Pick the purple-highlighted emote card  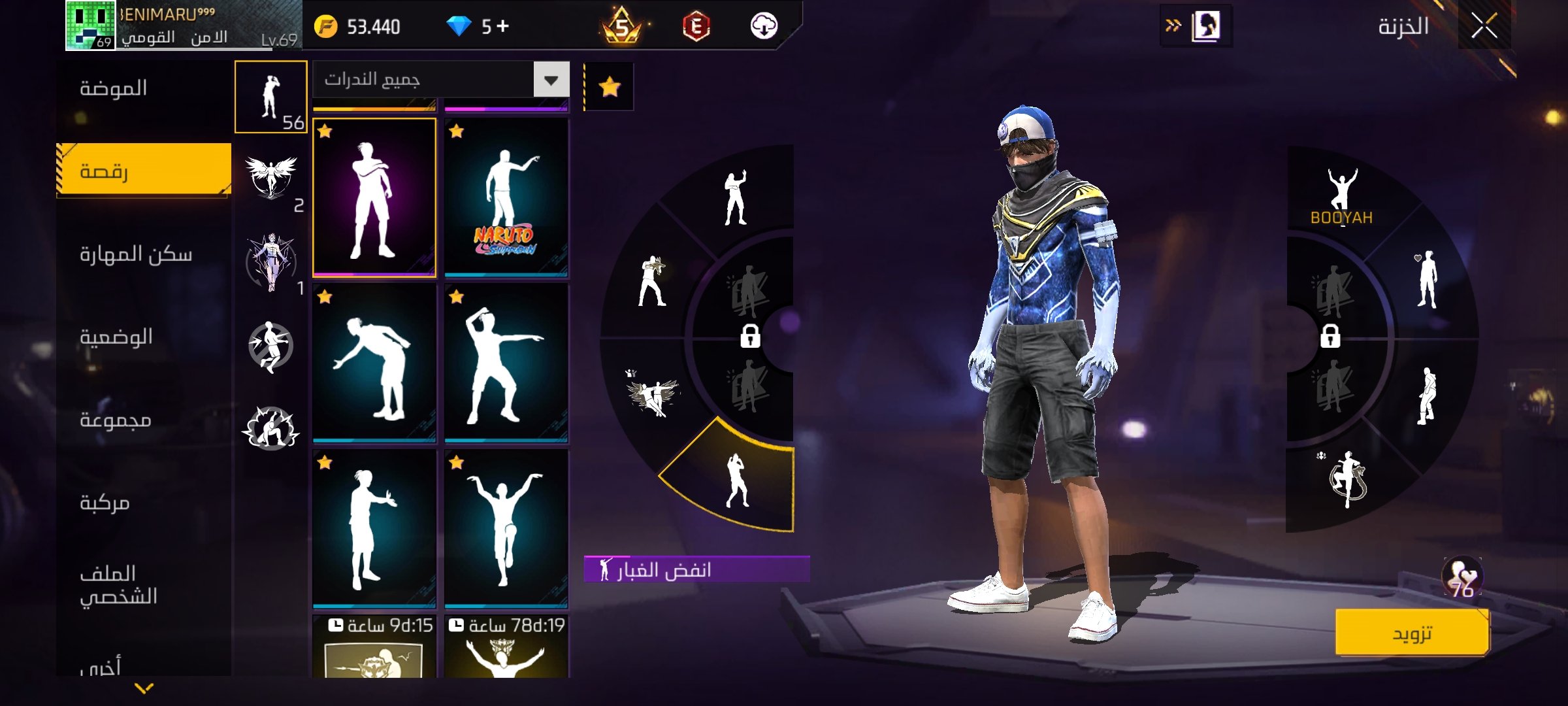point(374,197)
